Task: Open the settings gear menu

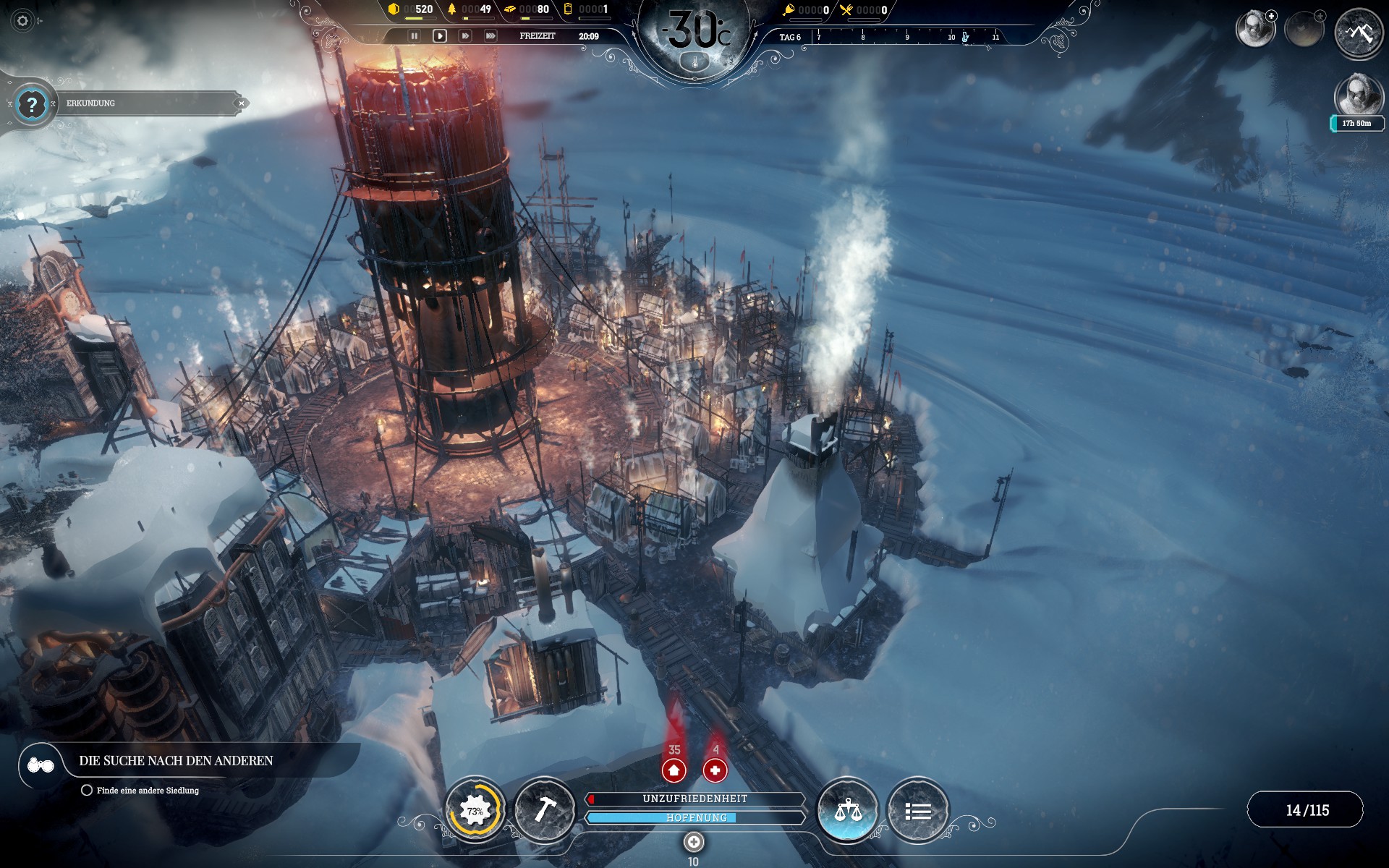Action: coord(22,21)
